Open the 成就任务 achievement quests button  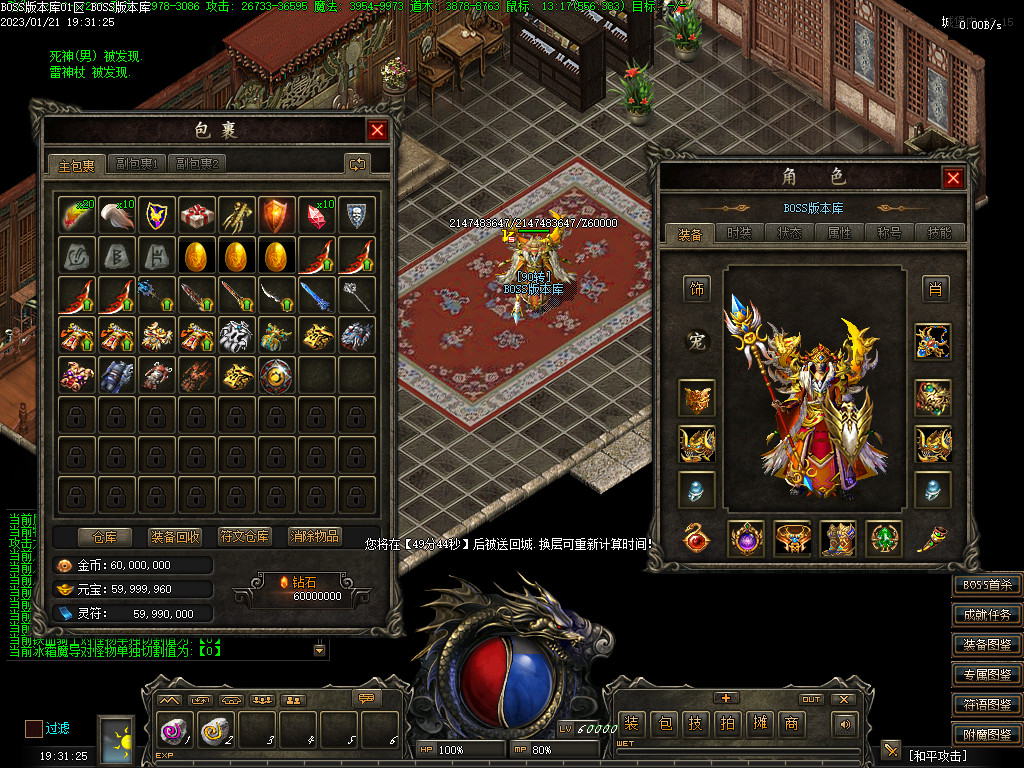tap(986, 615)
